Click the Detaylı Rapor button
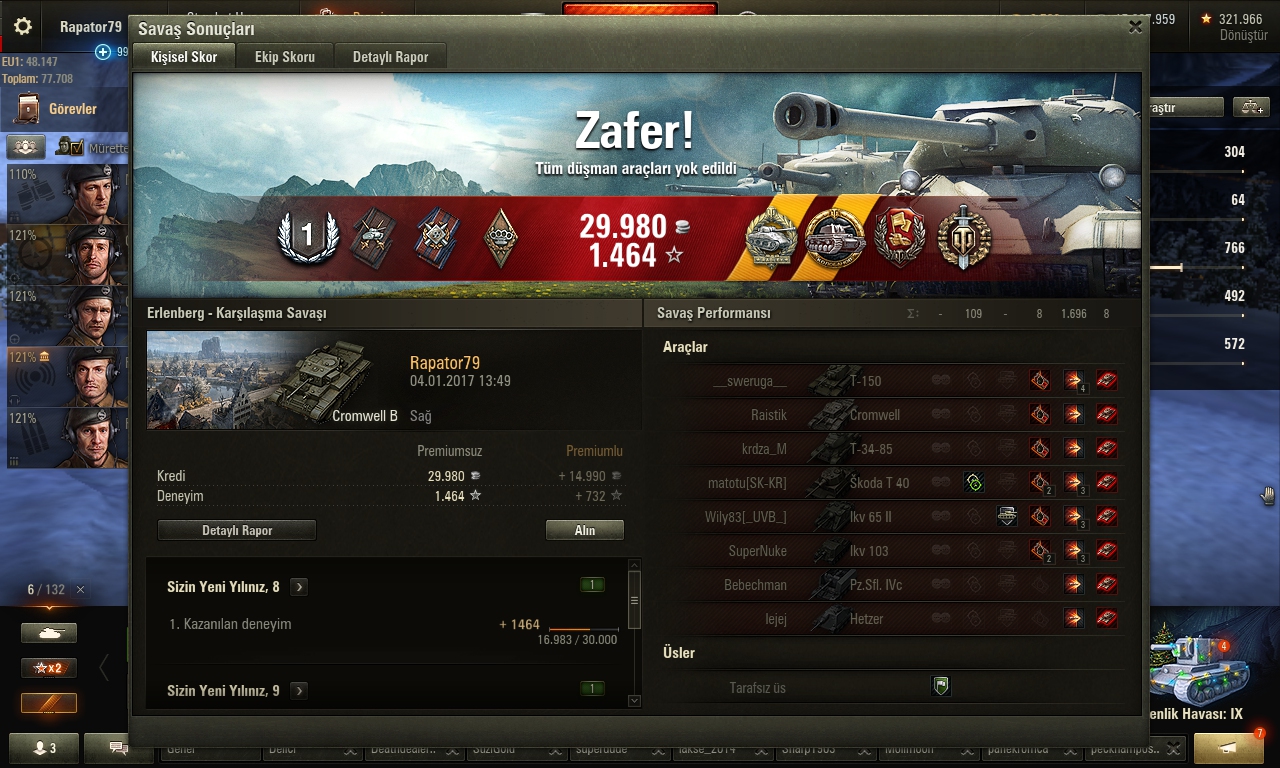This screenshot has height=768, width=1280. 237,531
